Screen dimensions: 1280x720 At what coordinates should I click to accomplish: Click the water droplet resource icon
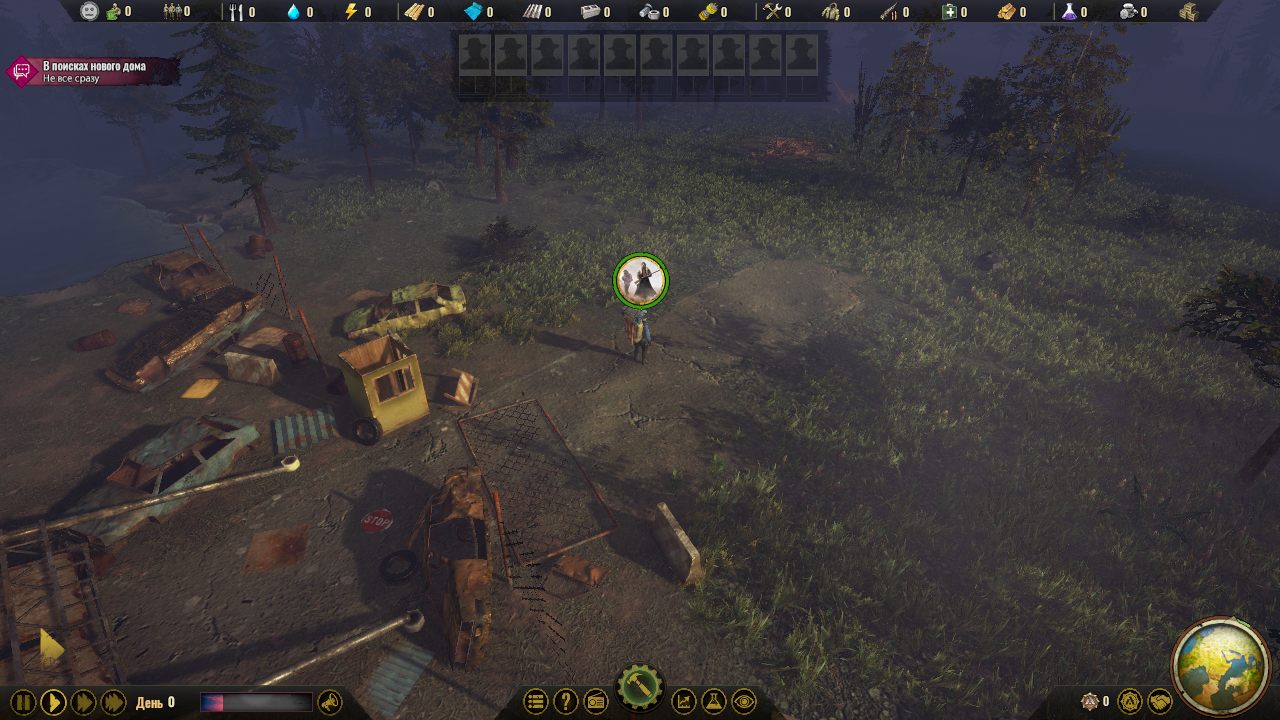pyautogui.click(x=294, y=12)
